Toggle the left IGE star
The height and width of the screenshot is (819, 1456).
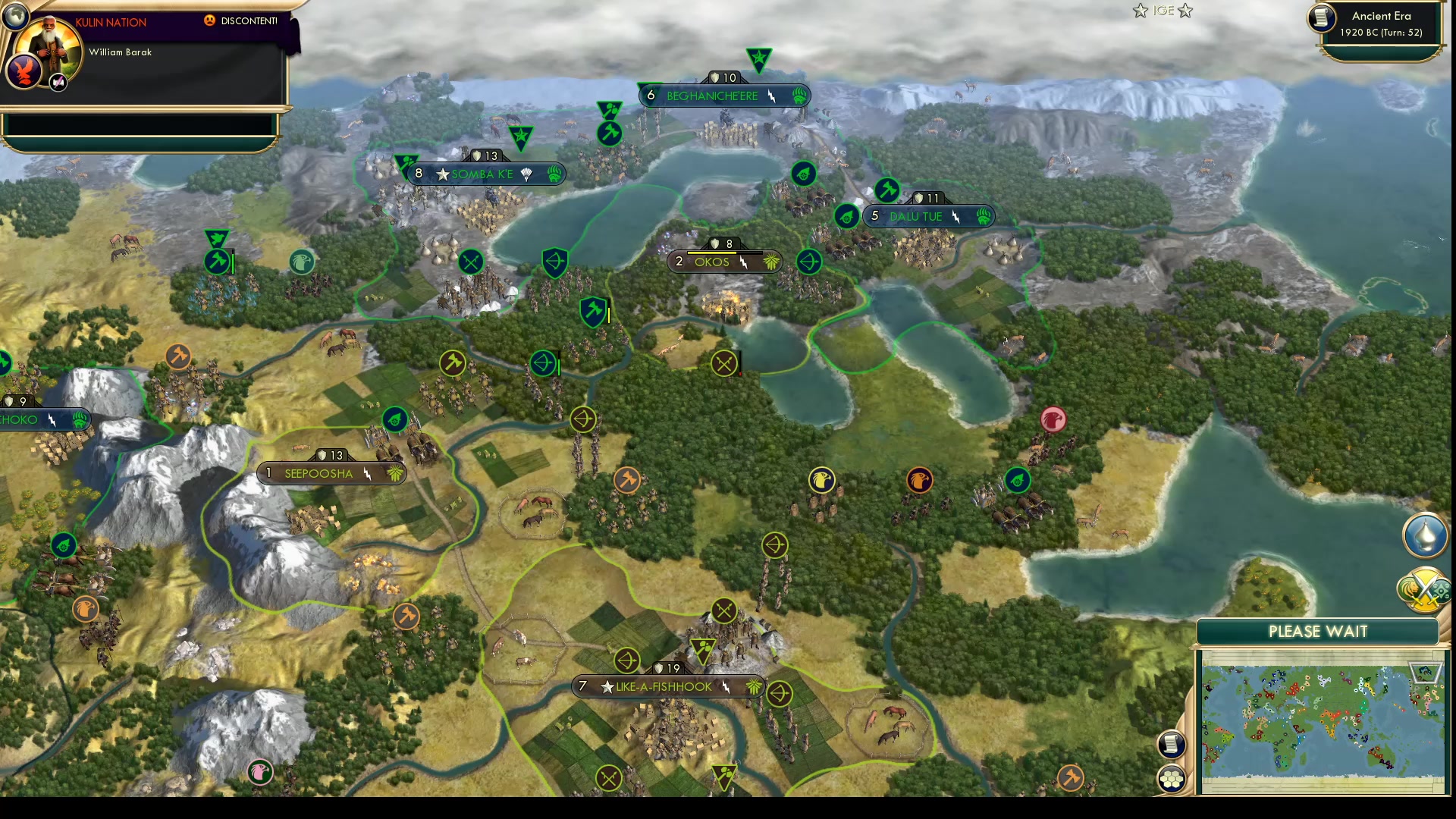(x=1140, y=11)
